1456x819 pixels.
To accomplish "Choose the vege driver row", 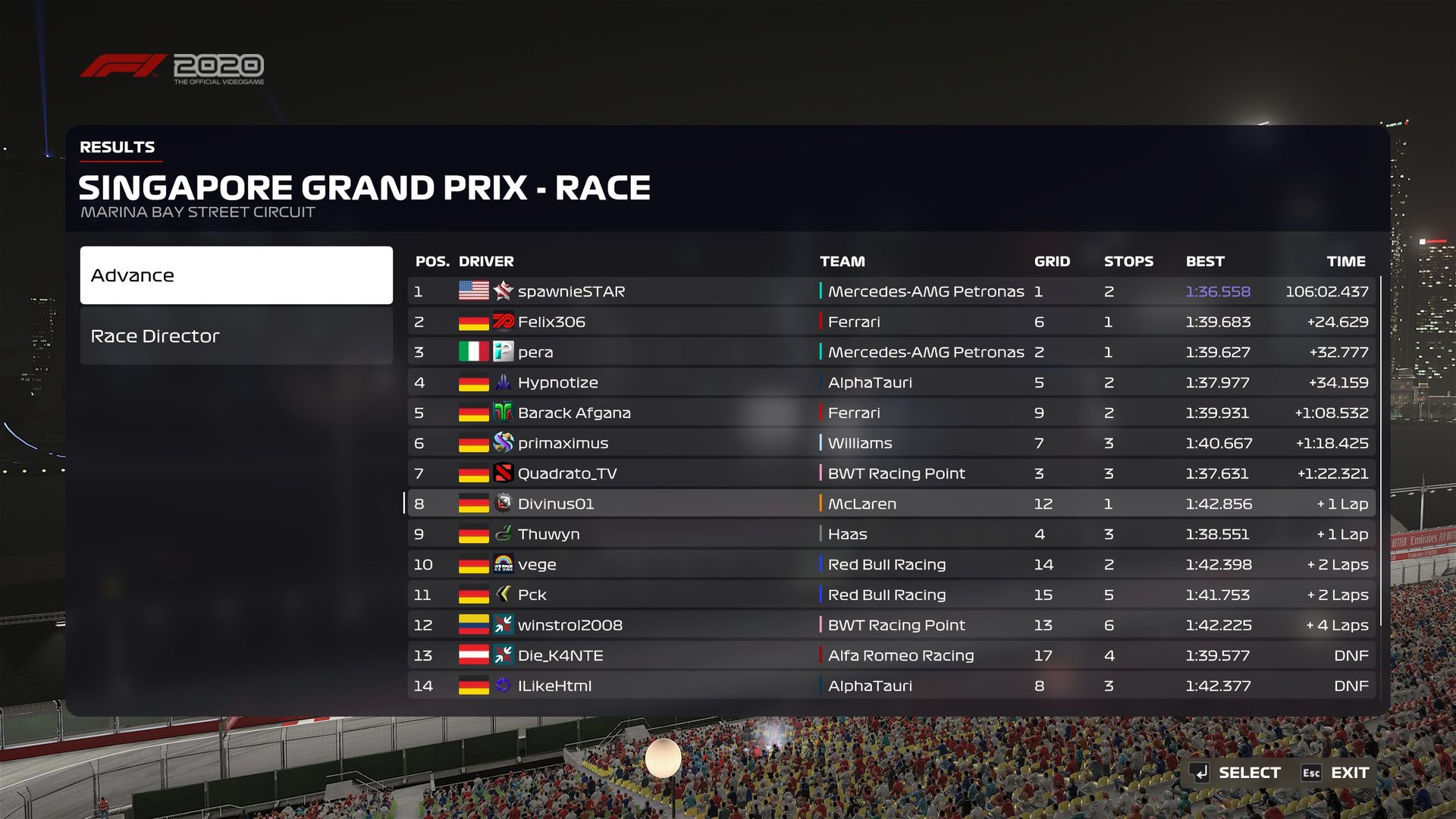I will [891, 564].
